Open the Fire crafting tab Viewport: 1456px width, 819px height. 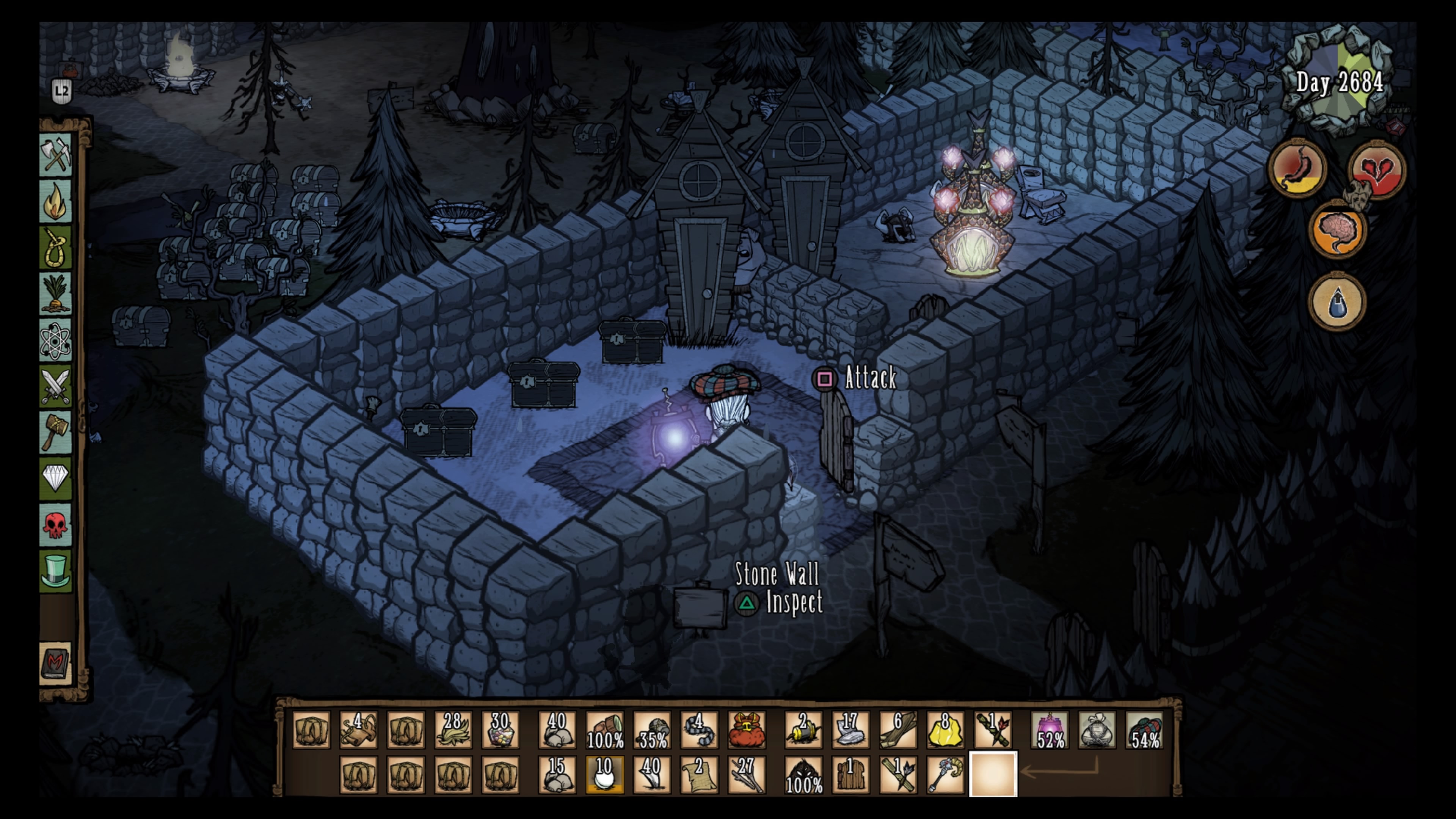(56, 201)
